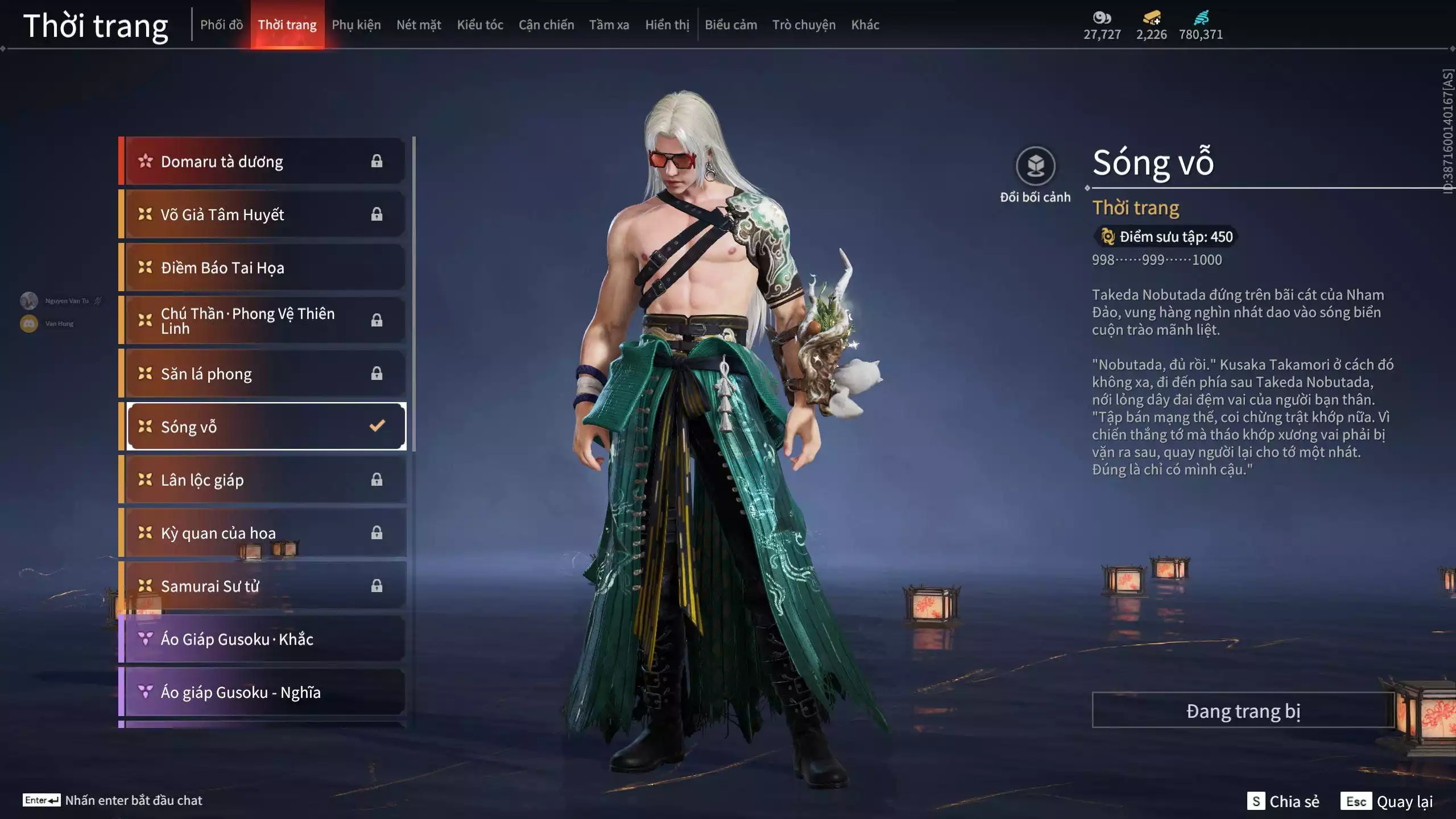
Task: Click the lock icon on Kỳ quan của hoa
Action: [x=377, y=533]
